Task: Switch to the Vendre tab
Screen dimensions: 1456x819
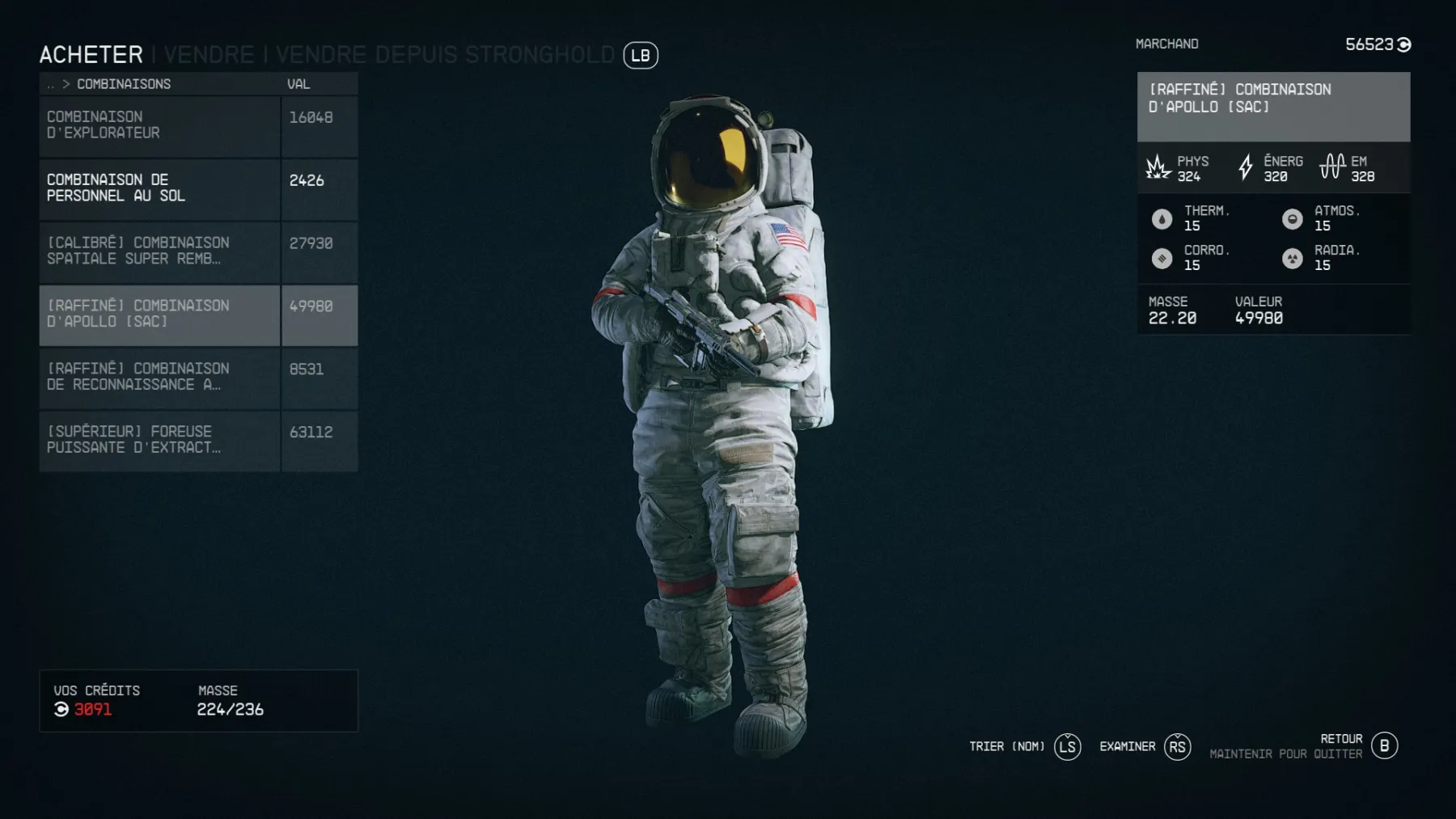Action: [x=209, y=55]
